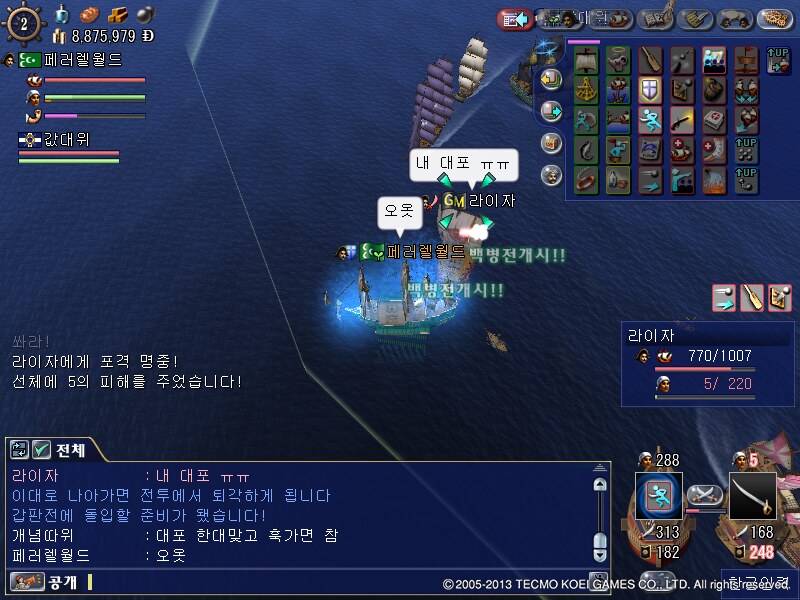Use the wooden oar rowing skill
The height and width of the screenshot is (600, 800).
tap(651, 60)
